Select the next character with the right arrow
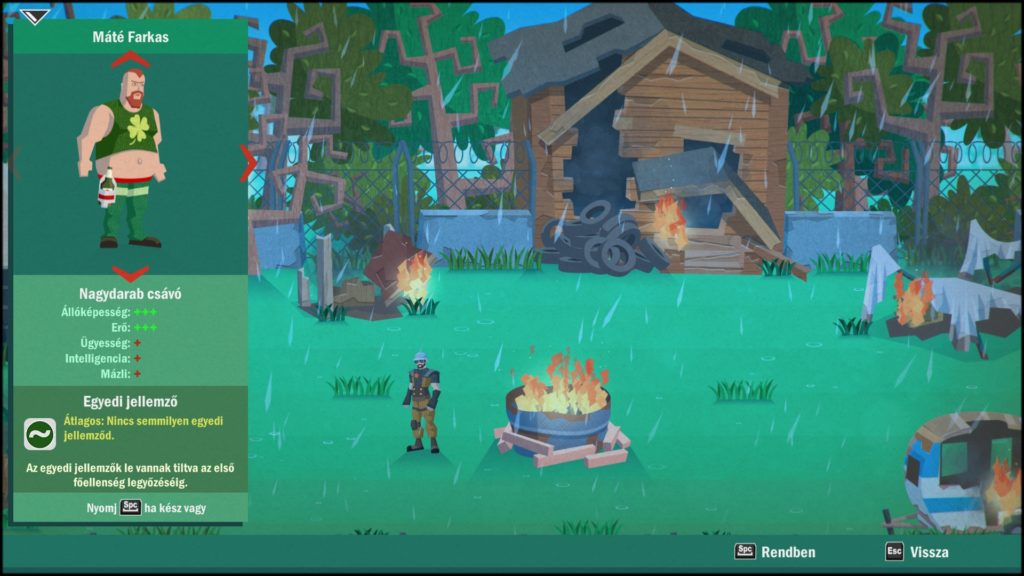This screenshot has height=576, width=1024. click(x=246, y=163)
